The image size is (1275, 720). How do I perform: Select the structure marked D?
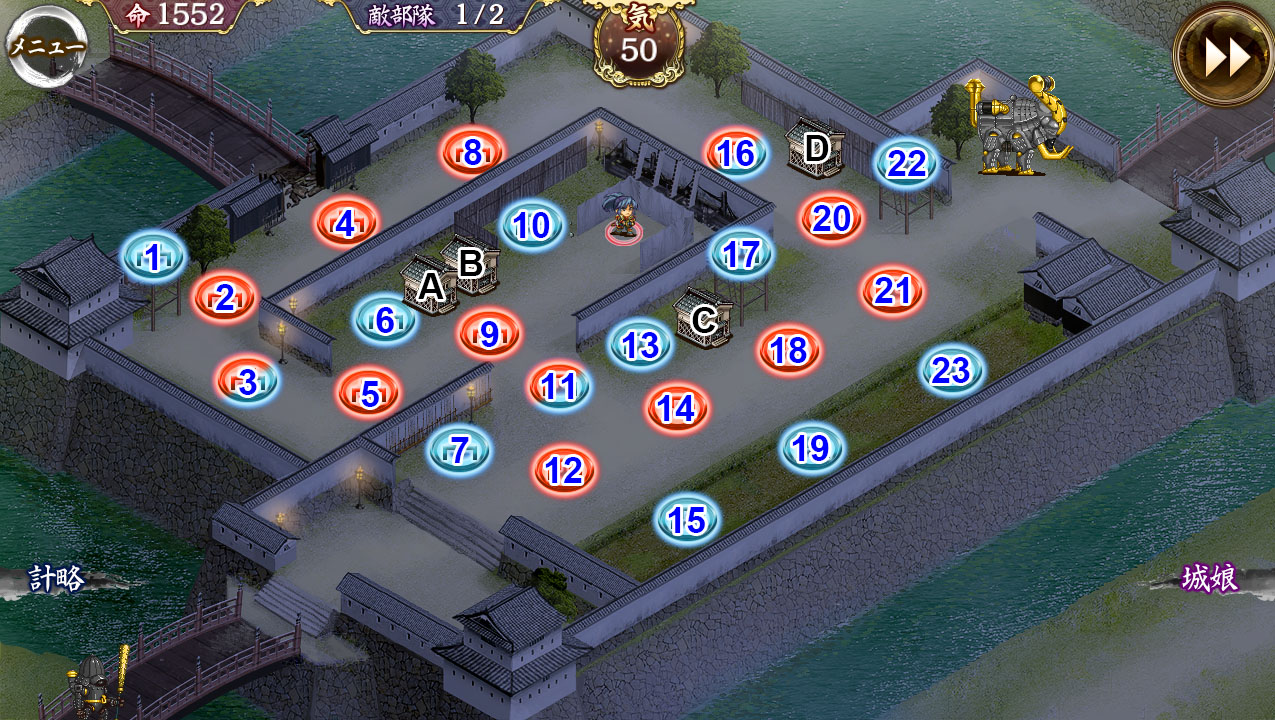pos(815,149)
